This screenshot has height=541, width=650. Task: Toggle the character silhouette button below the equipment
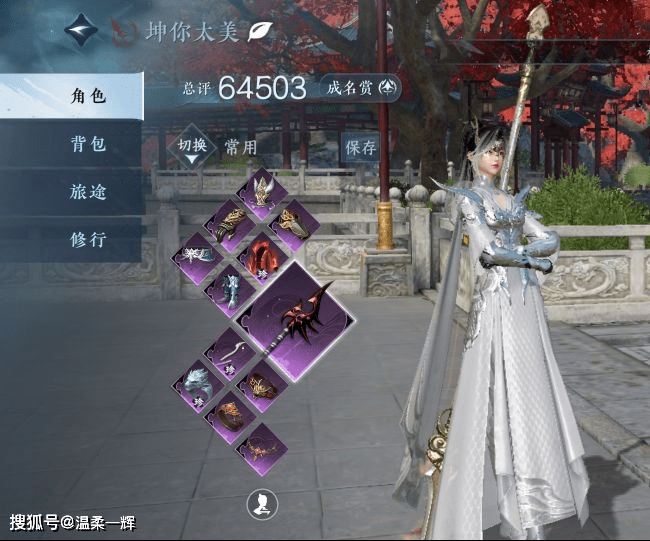pyautogui.click(x=262, y=505)
